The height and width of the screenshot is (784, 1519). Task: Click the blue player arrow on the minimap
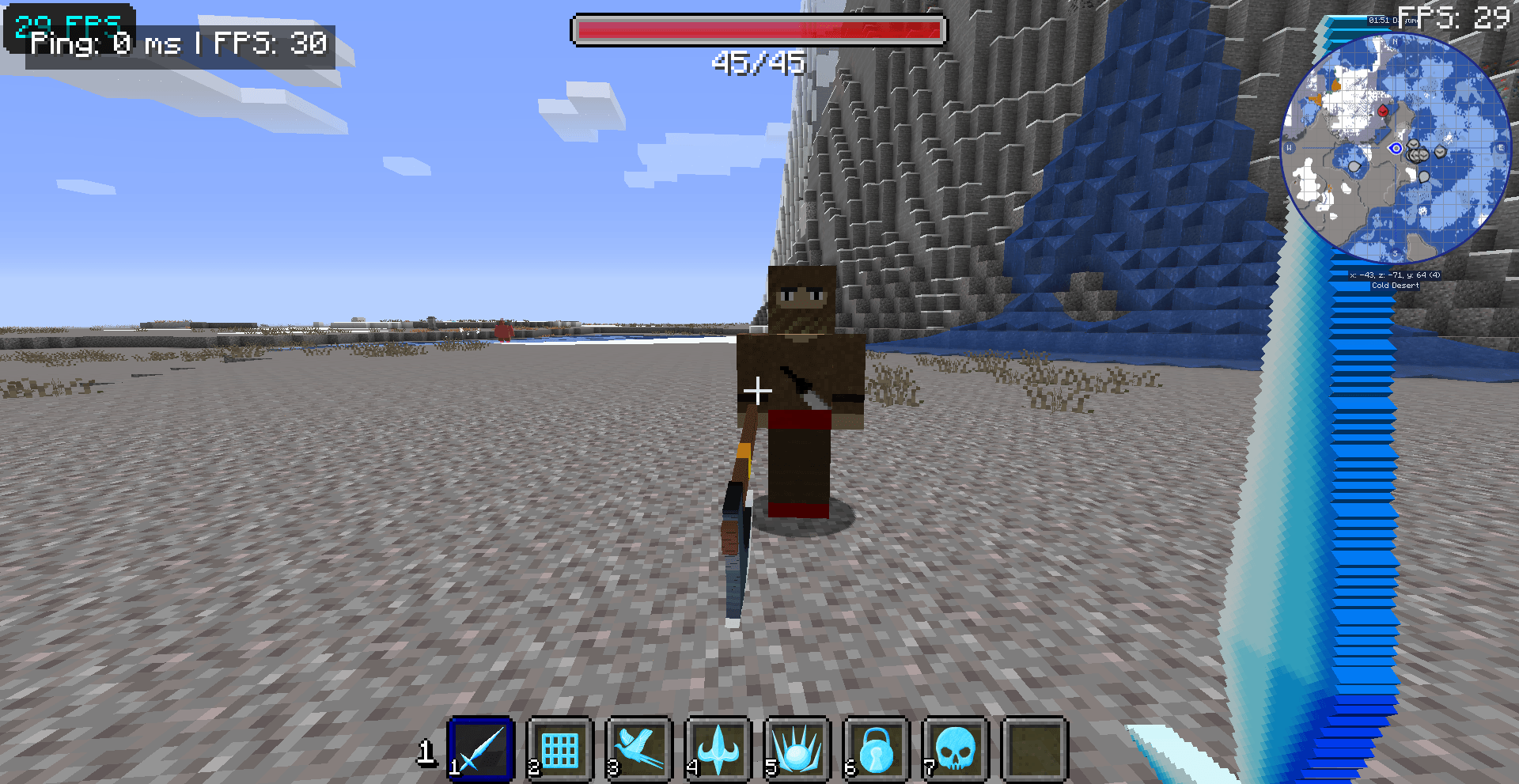point(1396,149)
